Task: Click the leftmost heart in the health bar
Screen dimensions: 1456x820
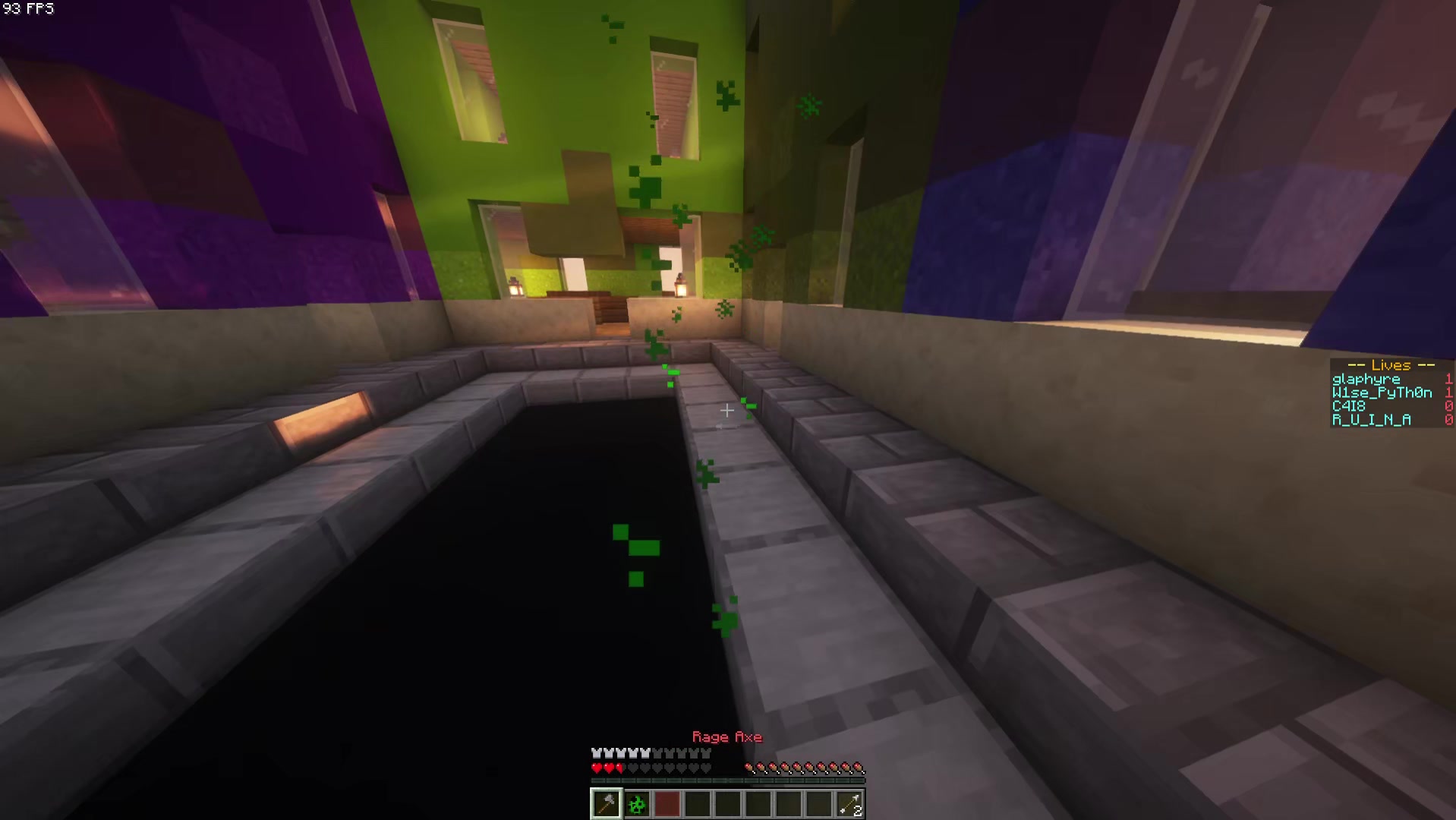Action: 595,768
